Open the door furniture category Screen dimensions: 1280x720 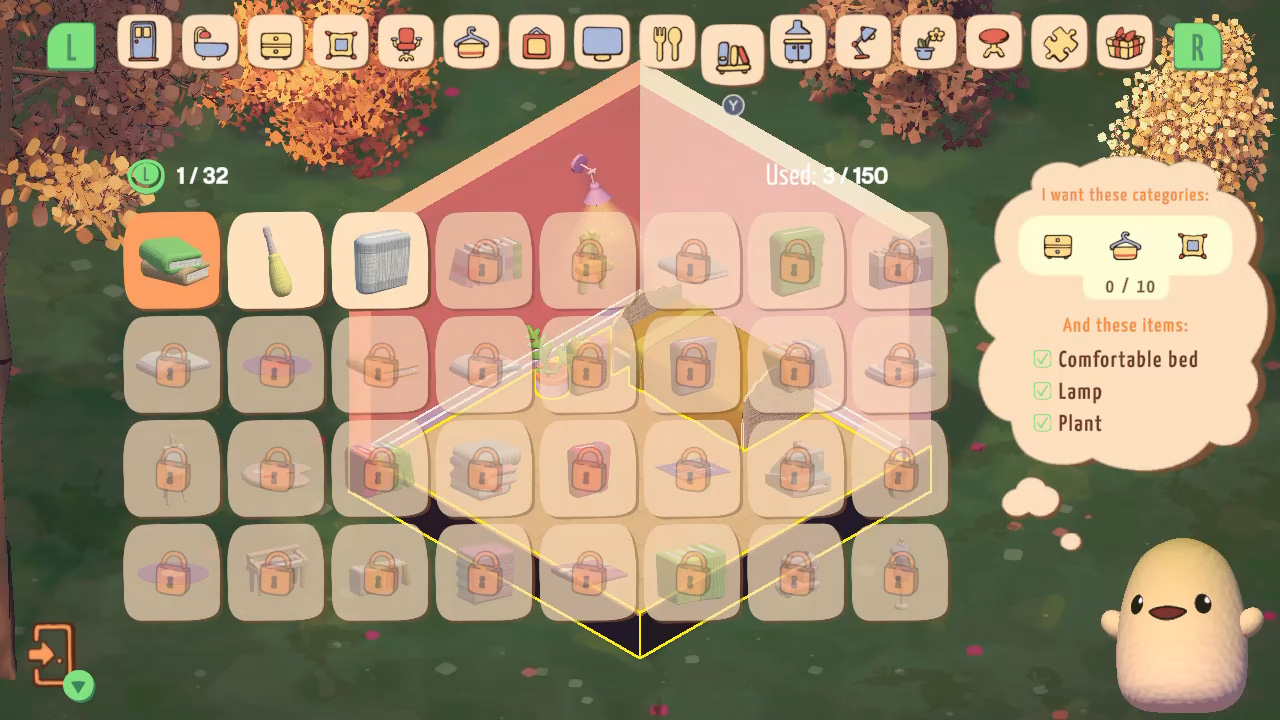point(143,44)
